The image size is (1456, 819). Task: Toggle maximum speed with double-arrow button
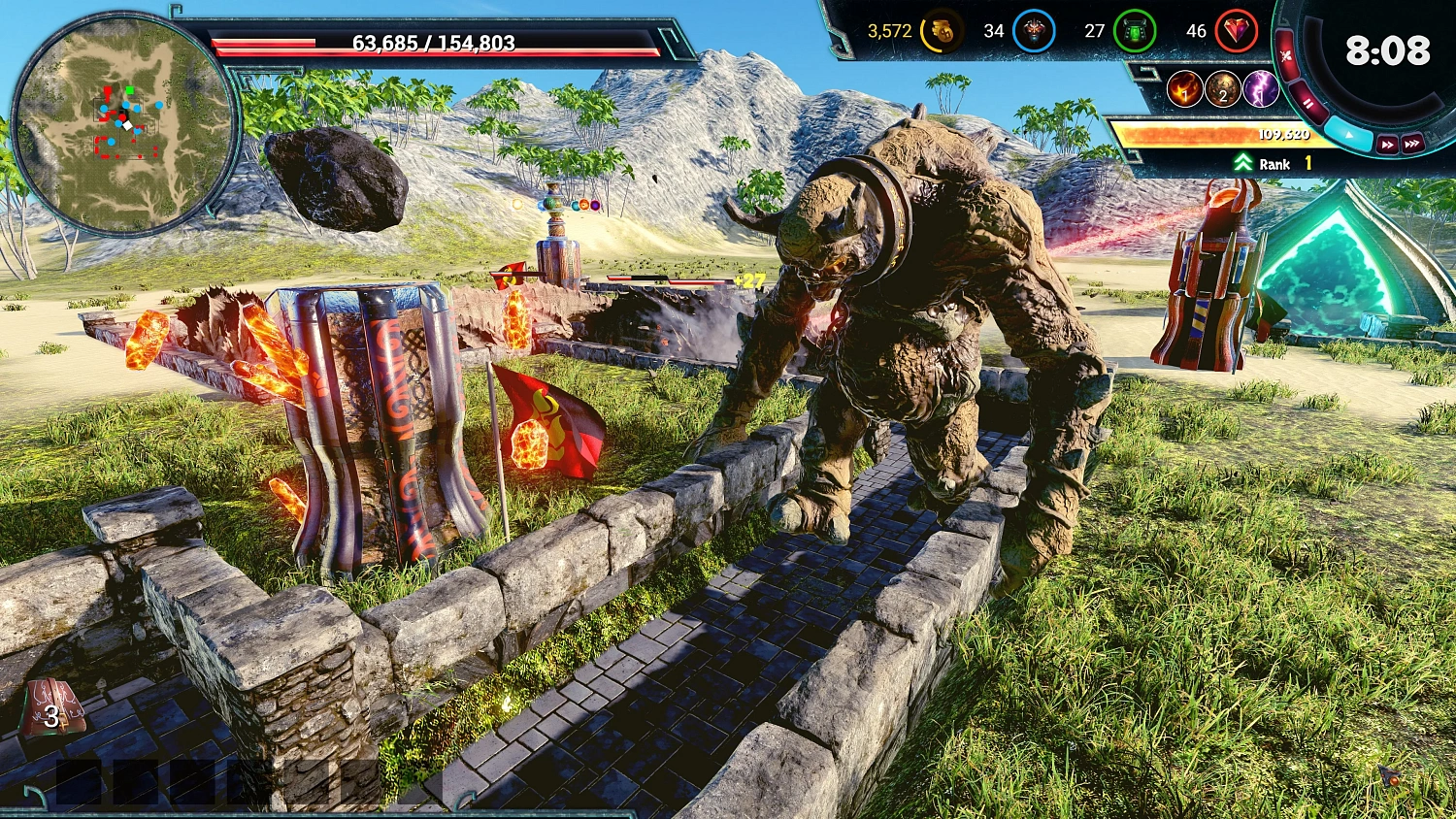pos(1414,142)
